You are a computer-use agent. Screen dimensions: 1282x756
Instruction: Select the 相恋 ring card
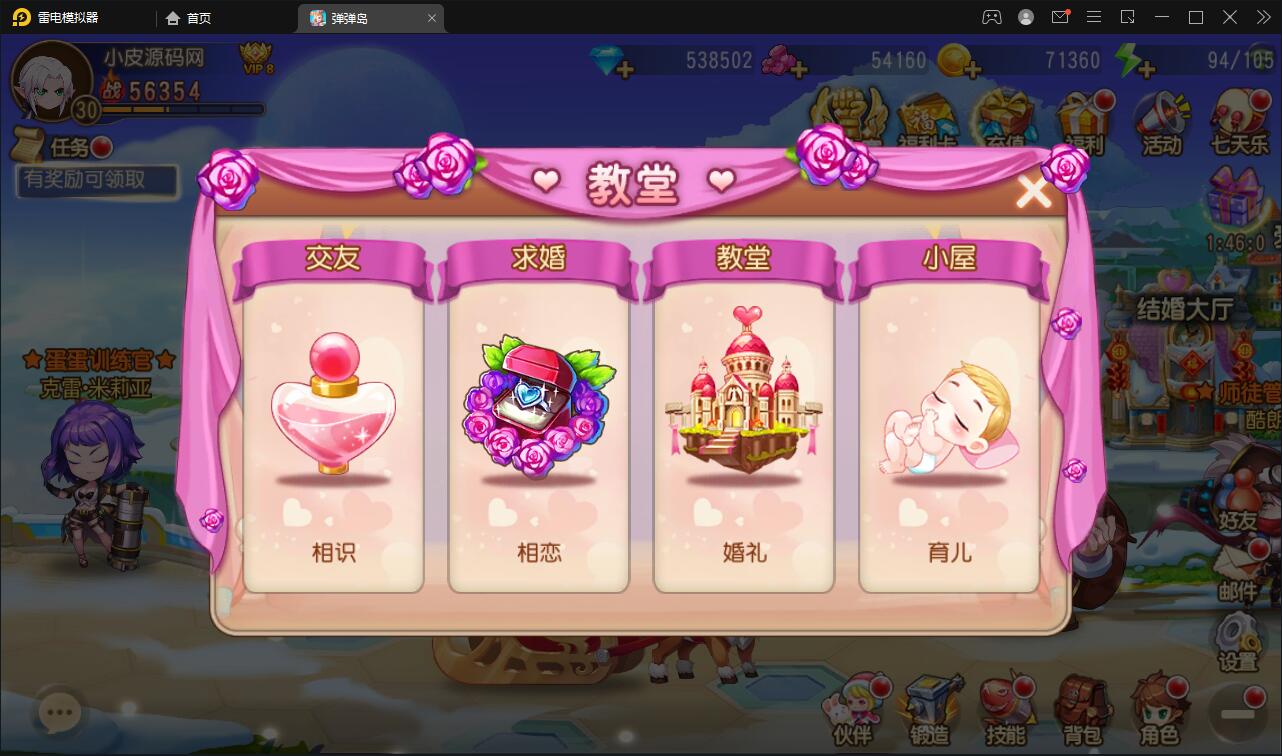538,420
